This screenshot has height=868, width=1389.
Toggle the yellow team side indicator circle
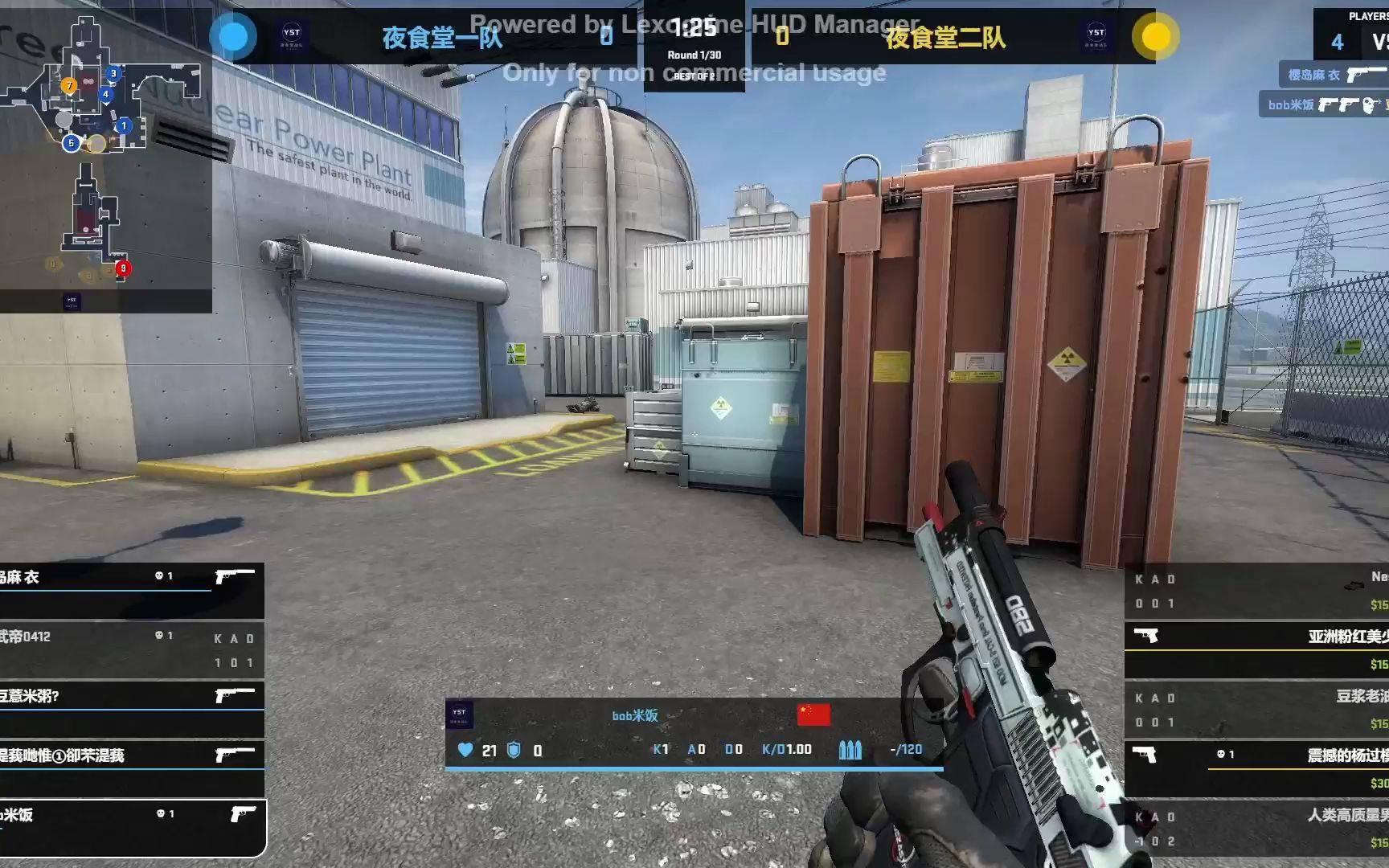coord(1156,35)
